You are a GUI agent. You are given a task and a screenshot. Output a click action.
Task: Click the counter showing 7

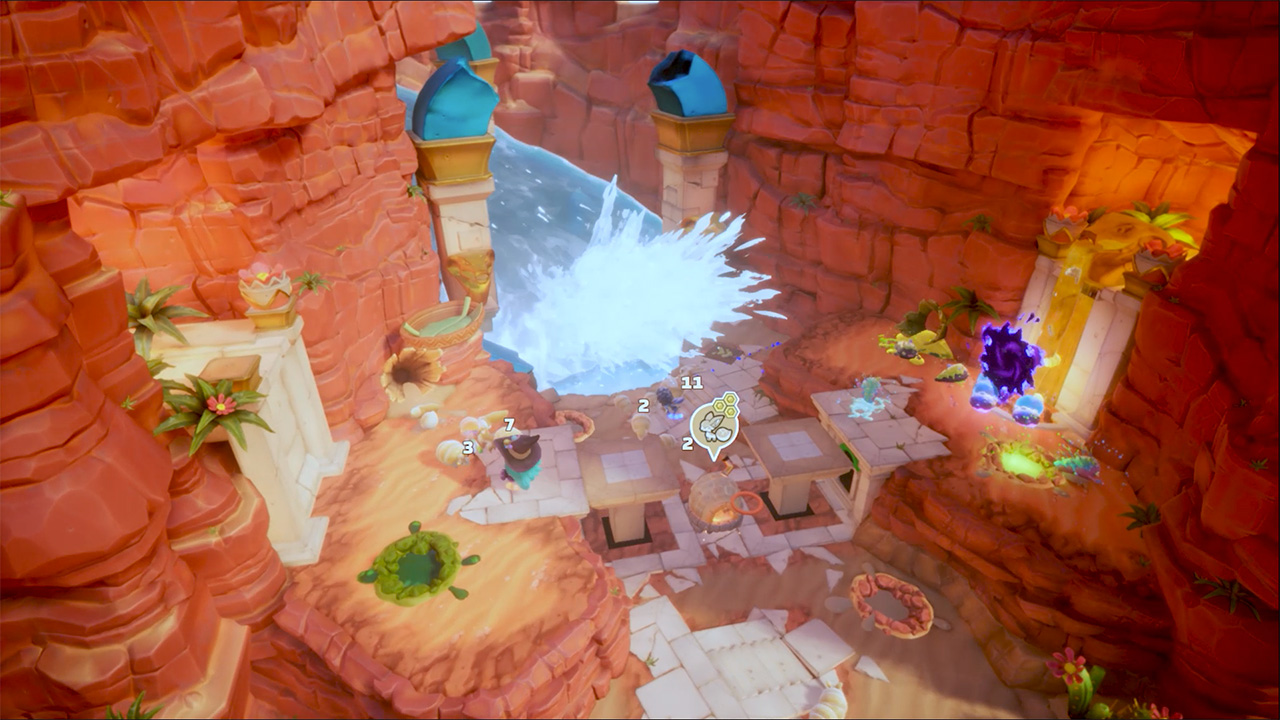click(x=509, y=425)
